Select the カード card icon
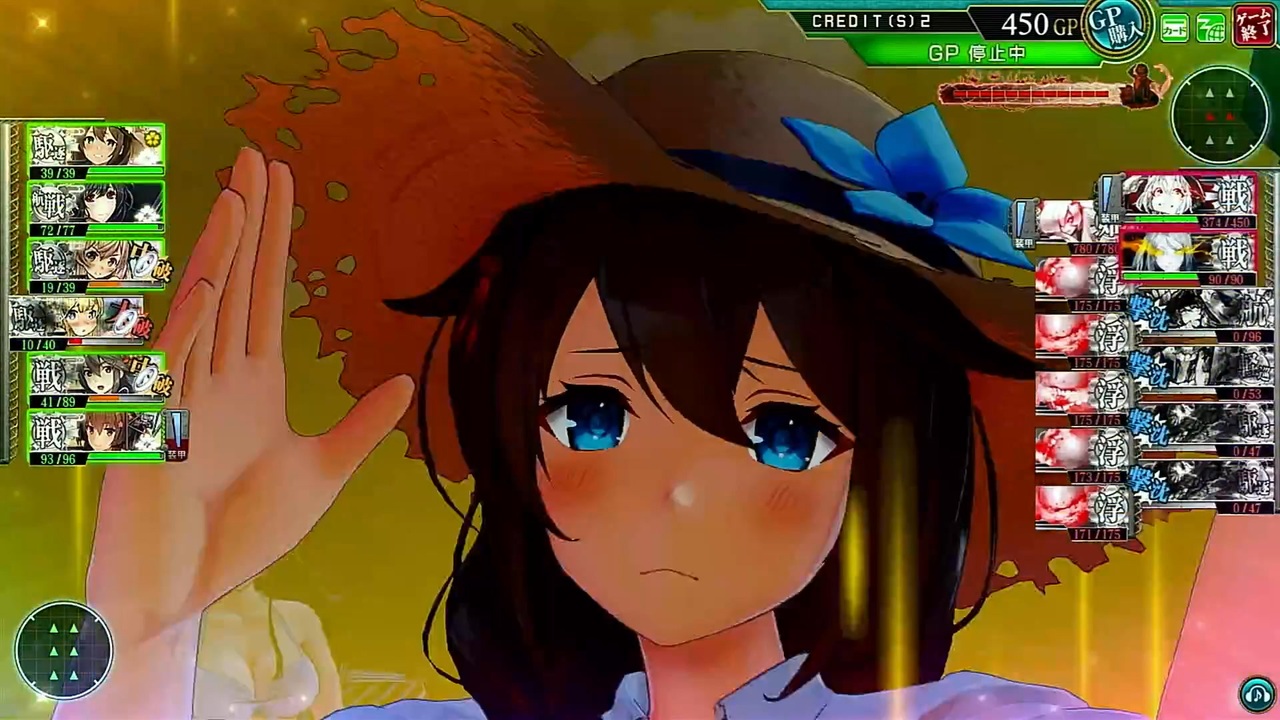The image size is (1280, 720). 1174,30
